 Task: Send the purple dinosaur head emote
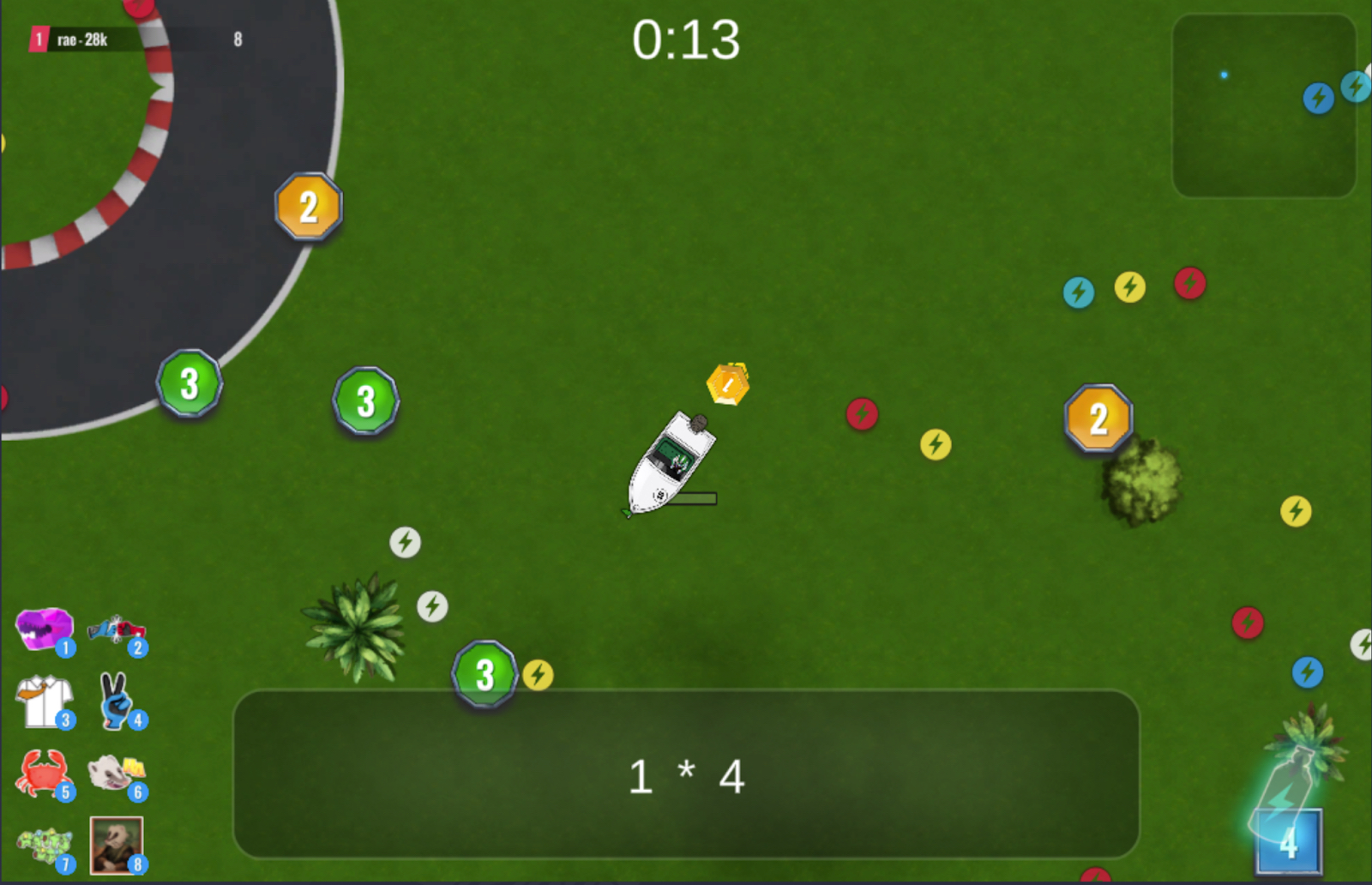point(44,630)
